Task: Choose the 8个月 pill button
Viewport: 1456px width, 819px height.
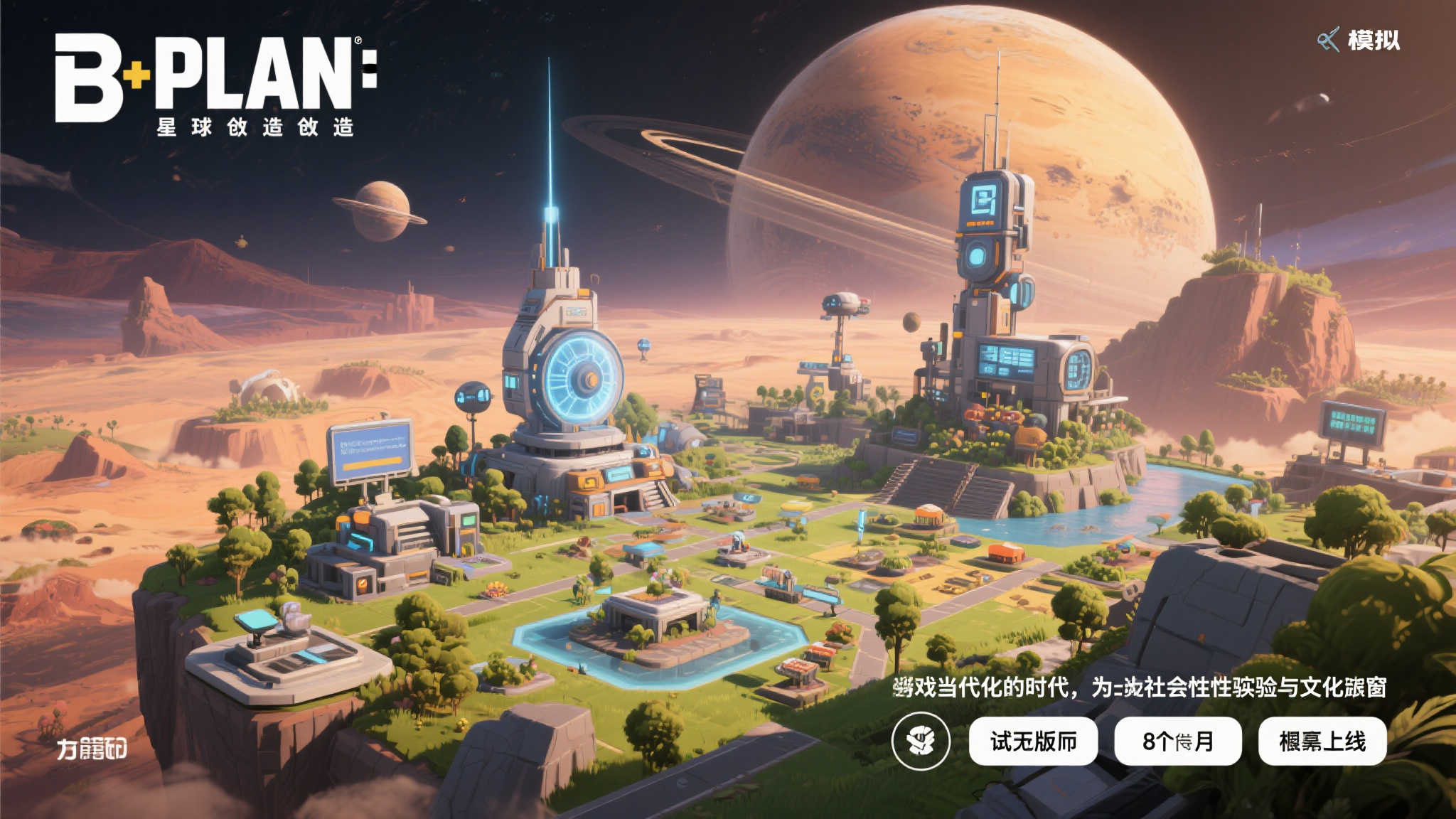Action: [x=1177, y=742]
